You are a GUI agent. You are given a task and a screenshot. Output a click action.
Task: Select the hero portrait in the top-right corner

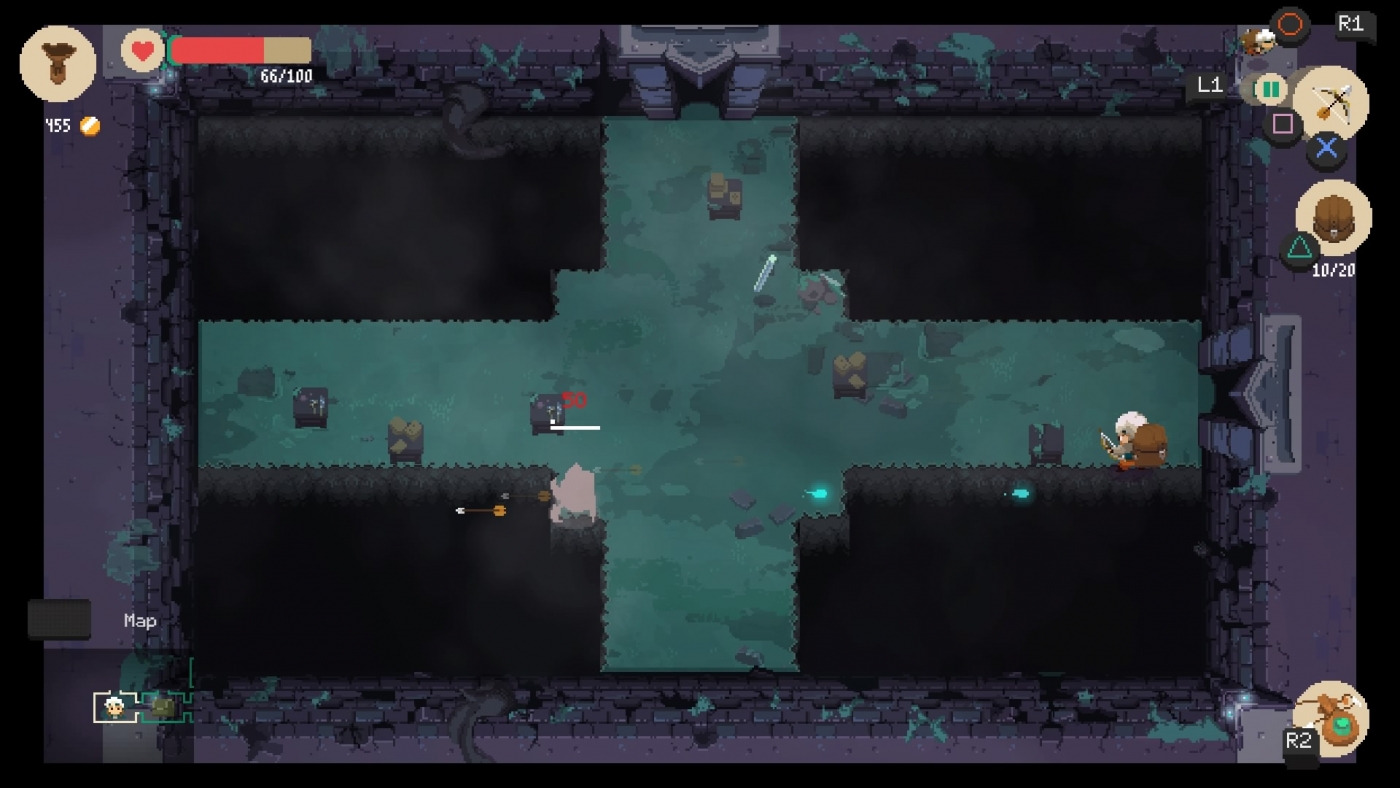point(1260,40)
